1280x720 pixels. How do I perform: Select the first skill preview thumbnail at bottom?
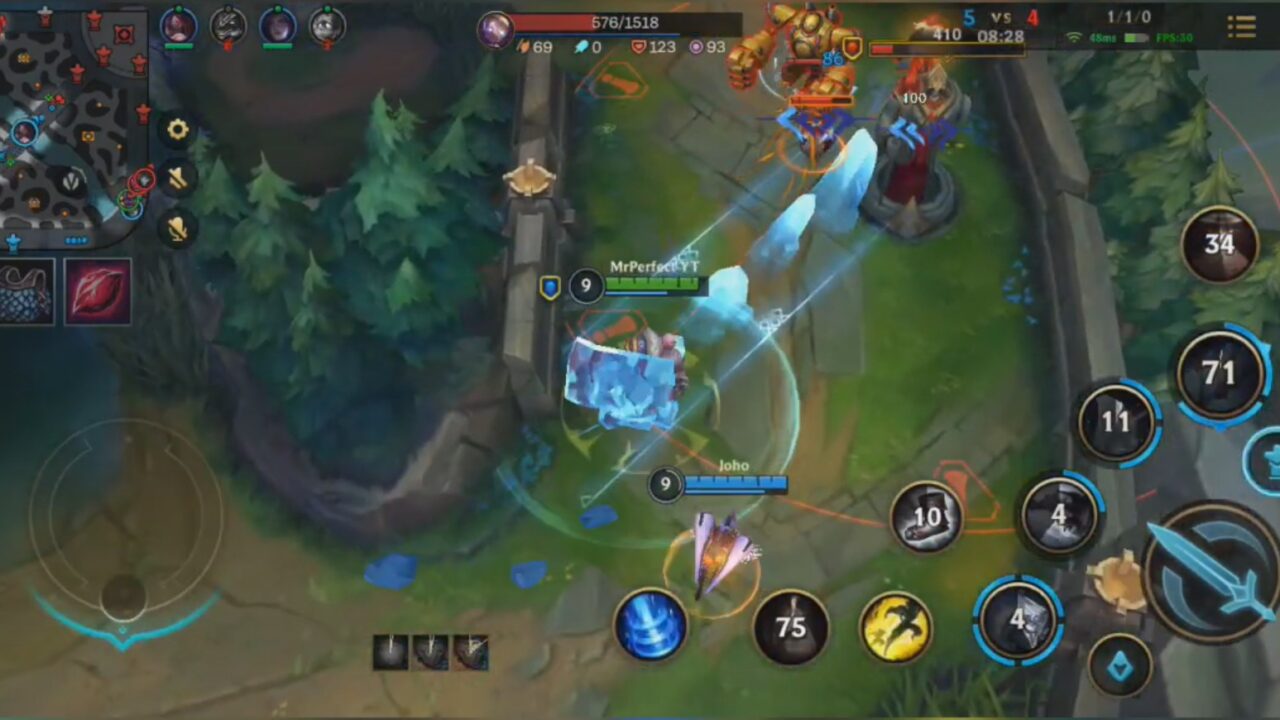pyautogui.click(x=388, y=651)
